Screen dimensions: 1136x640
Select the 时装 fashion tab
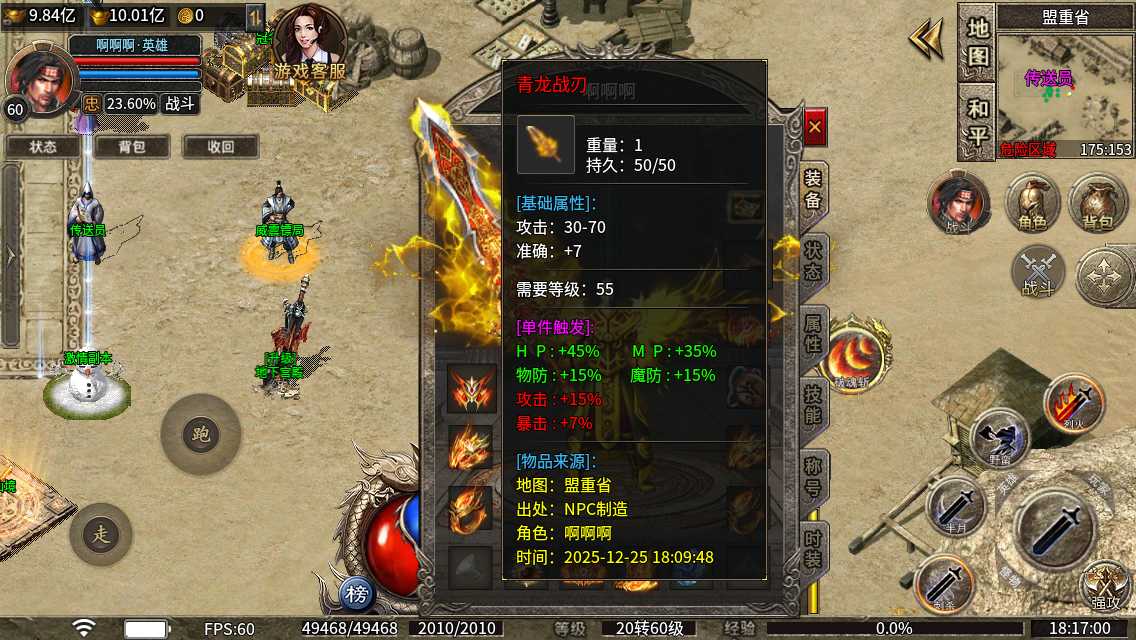pyautogui.click(x=813, y=548)
